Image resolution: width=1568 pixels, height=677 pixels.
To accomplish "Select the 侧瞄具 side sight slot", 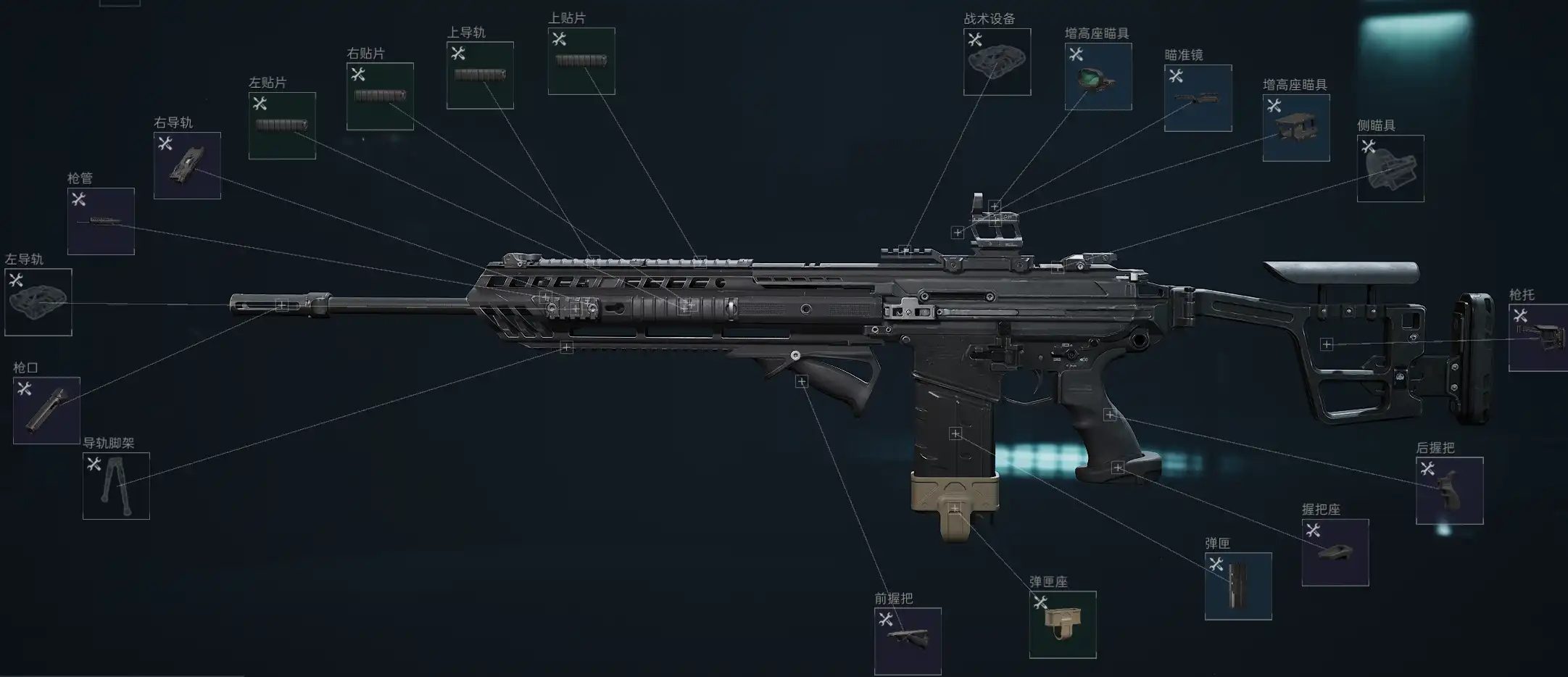I will (1390, 168).
